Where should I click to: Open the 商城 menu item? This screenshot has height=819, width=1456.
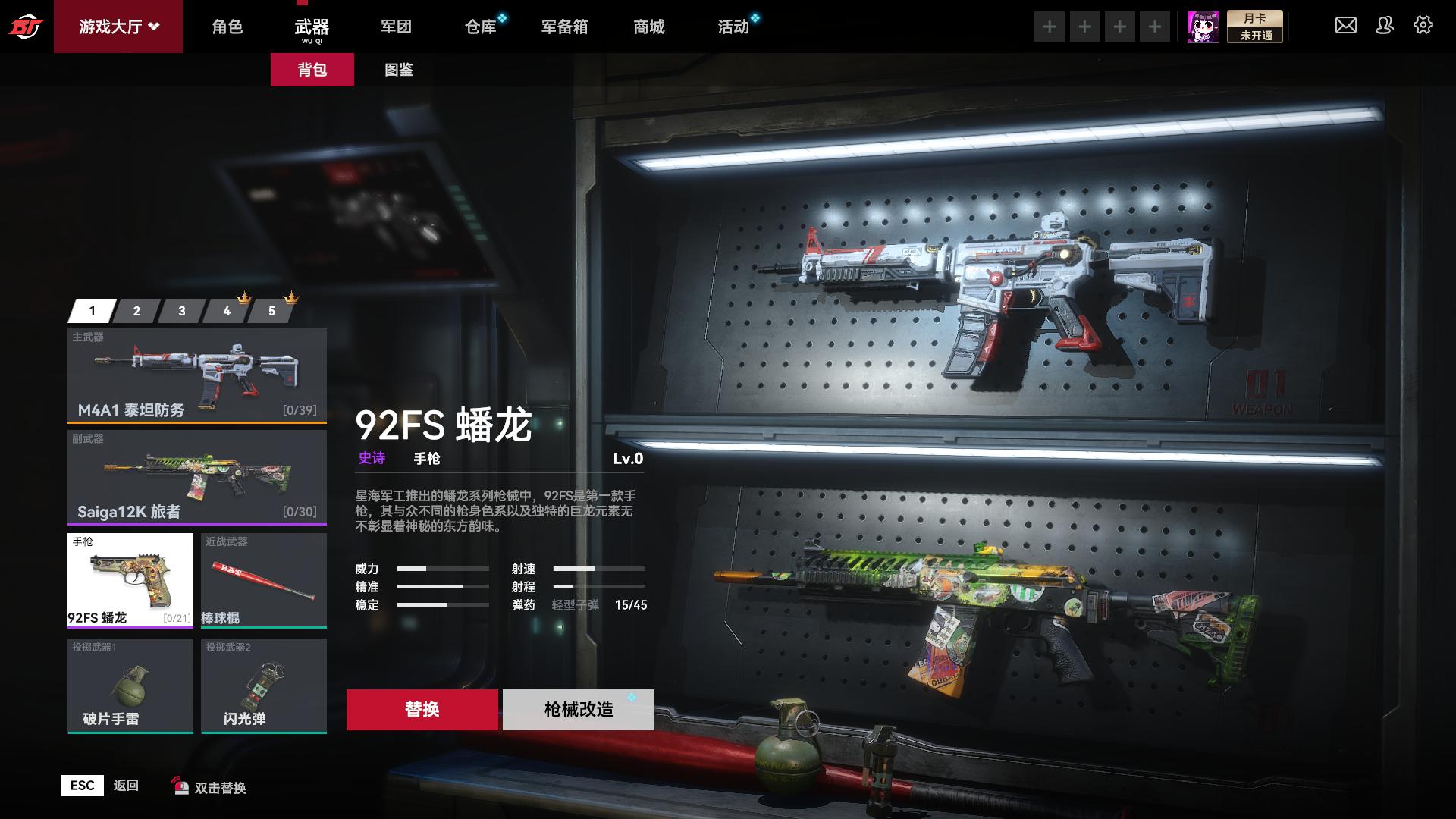649,27
